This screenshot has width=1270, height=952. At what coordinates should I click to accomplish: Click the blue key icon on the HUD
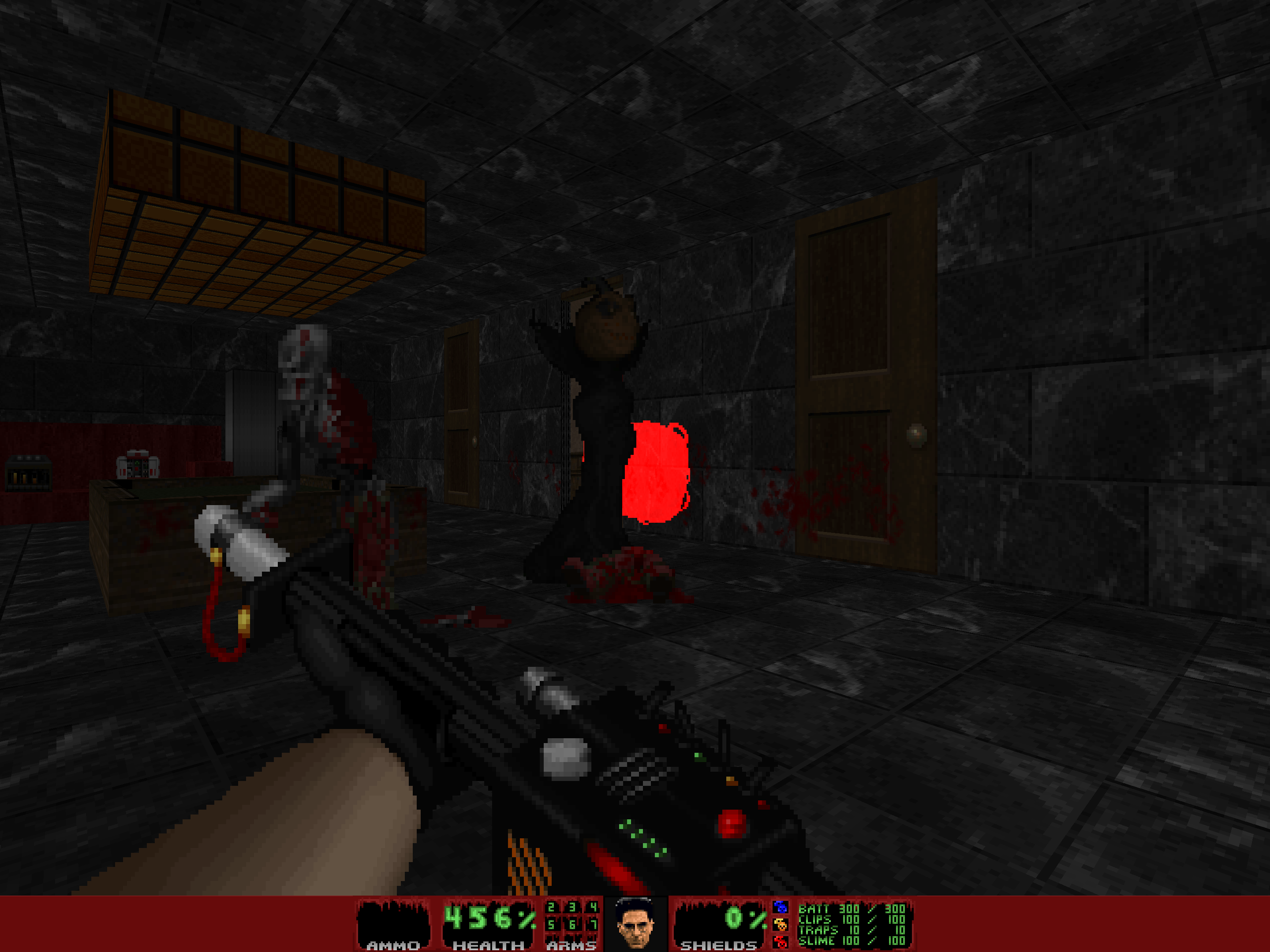tap(781, 907)
